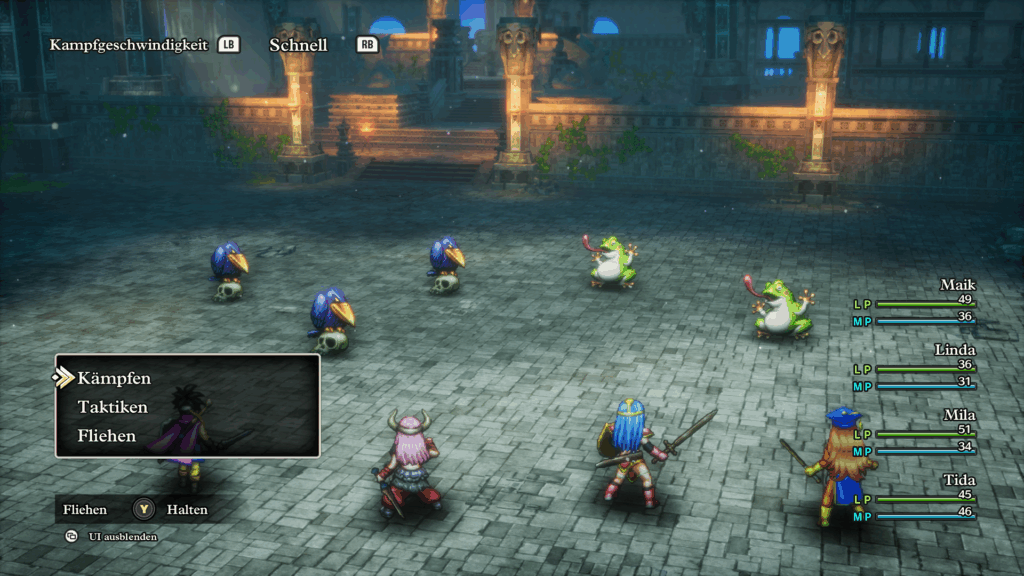Pick Fliehen to escape battle

(106, 436)
